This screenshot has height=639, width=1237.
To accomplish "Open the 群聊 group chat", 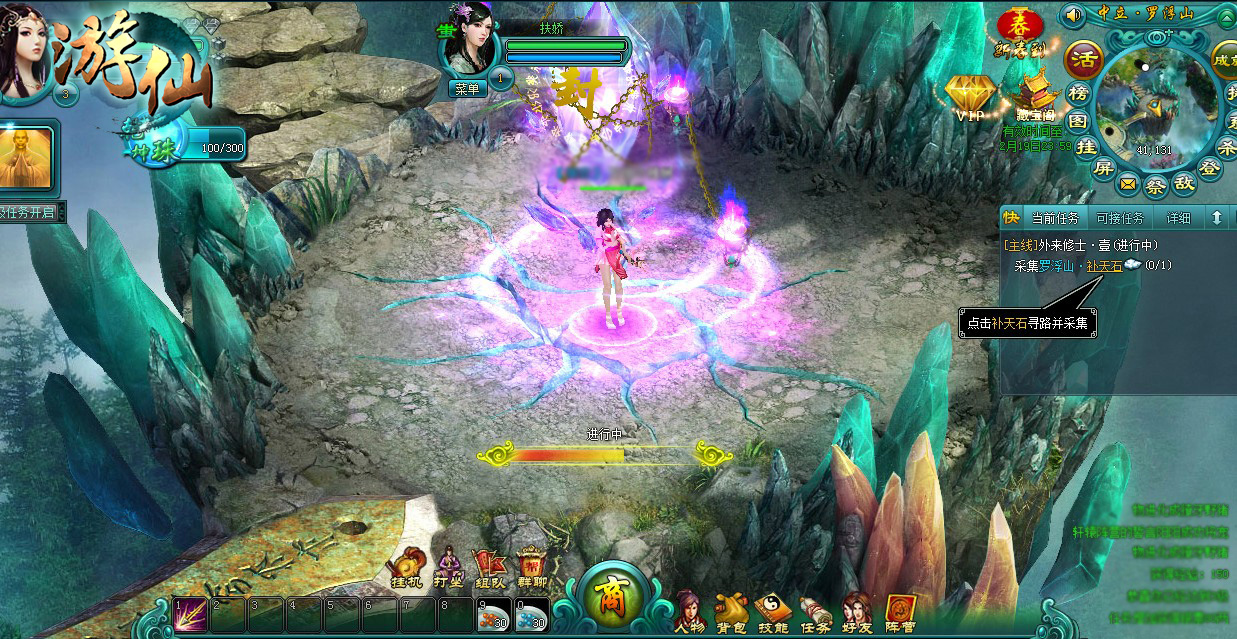I will point(531,566).
